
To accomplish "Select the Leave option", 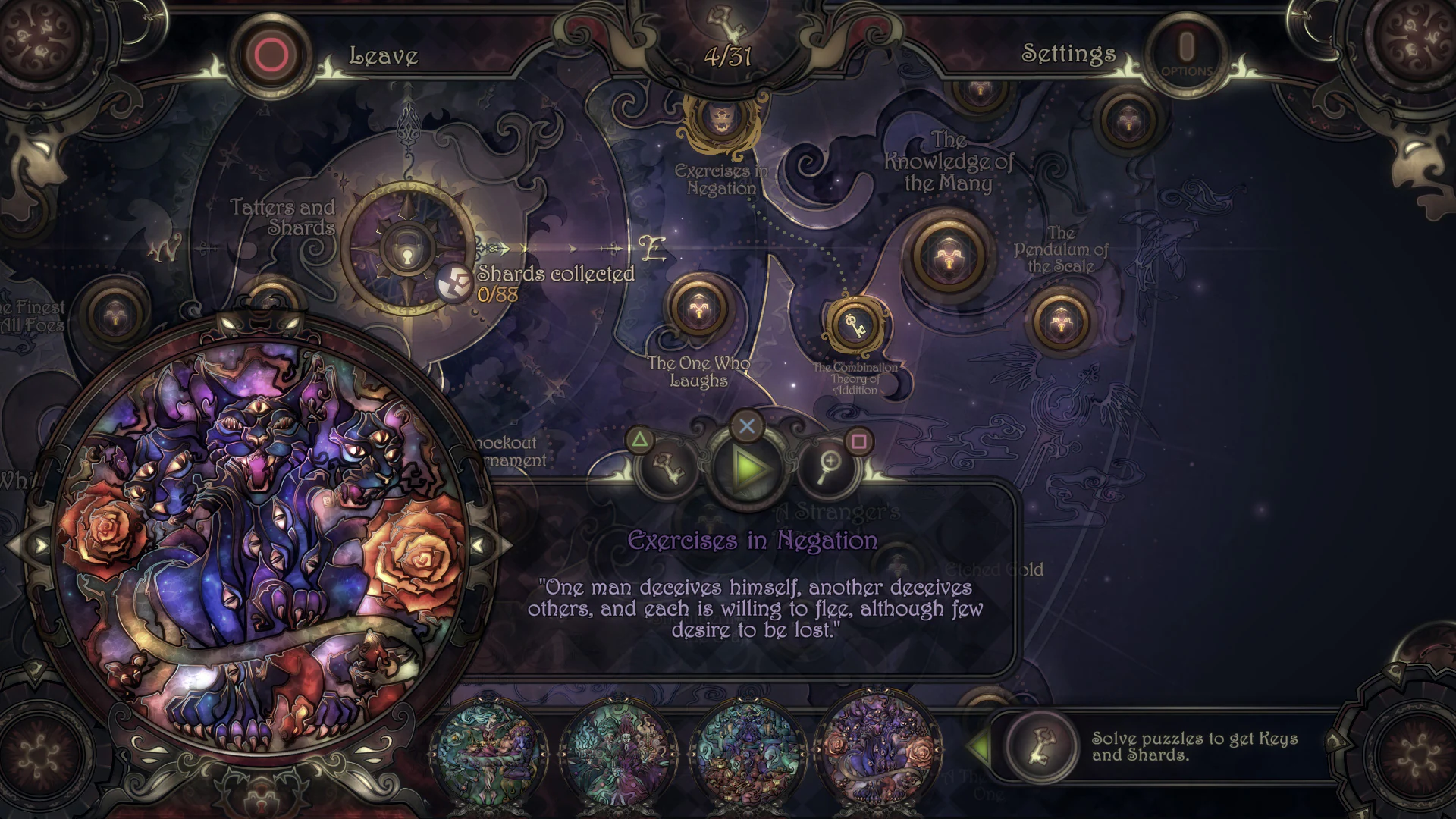I will pos(384,55).
